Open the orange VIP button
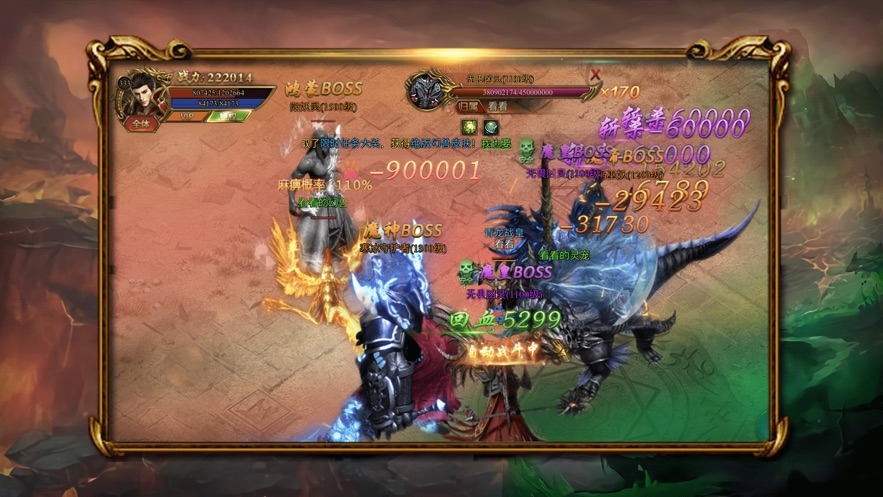The image size is (883, 497). (185, 116)
